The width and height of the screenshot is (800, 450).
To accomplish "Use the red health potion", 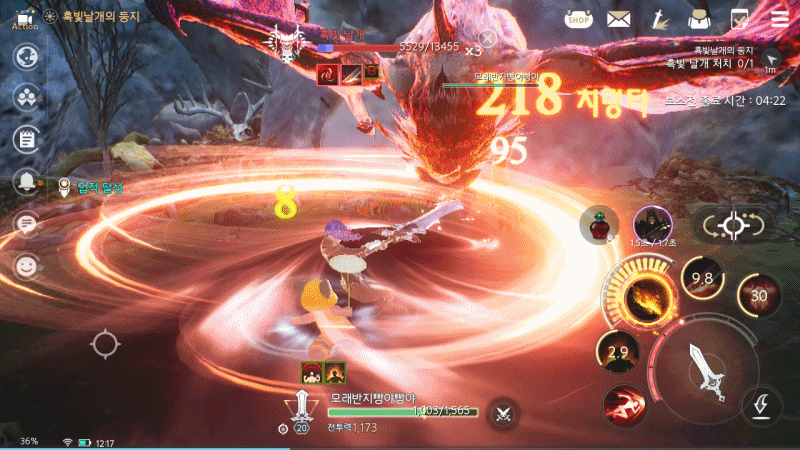I will click(x=598, y=226).
